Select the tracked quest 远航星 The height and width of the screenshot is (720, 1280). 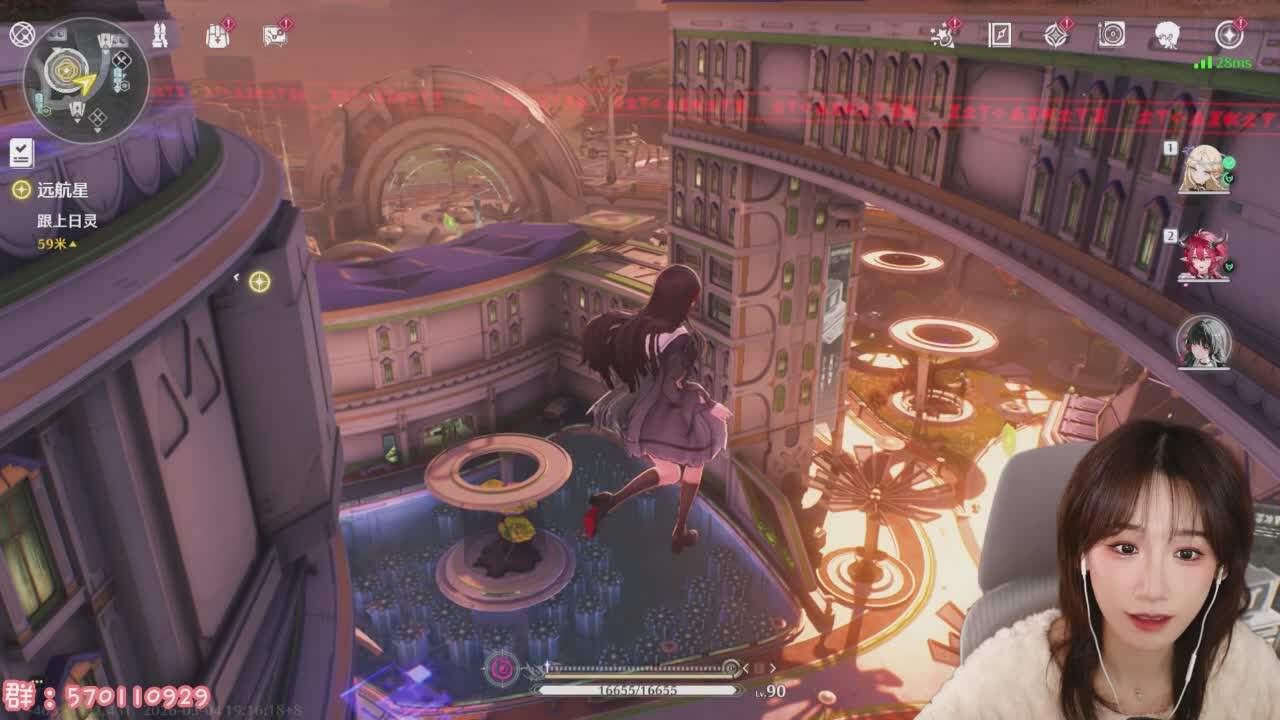click(x=62, y=189)
